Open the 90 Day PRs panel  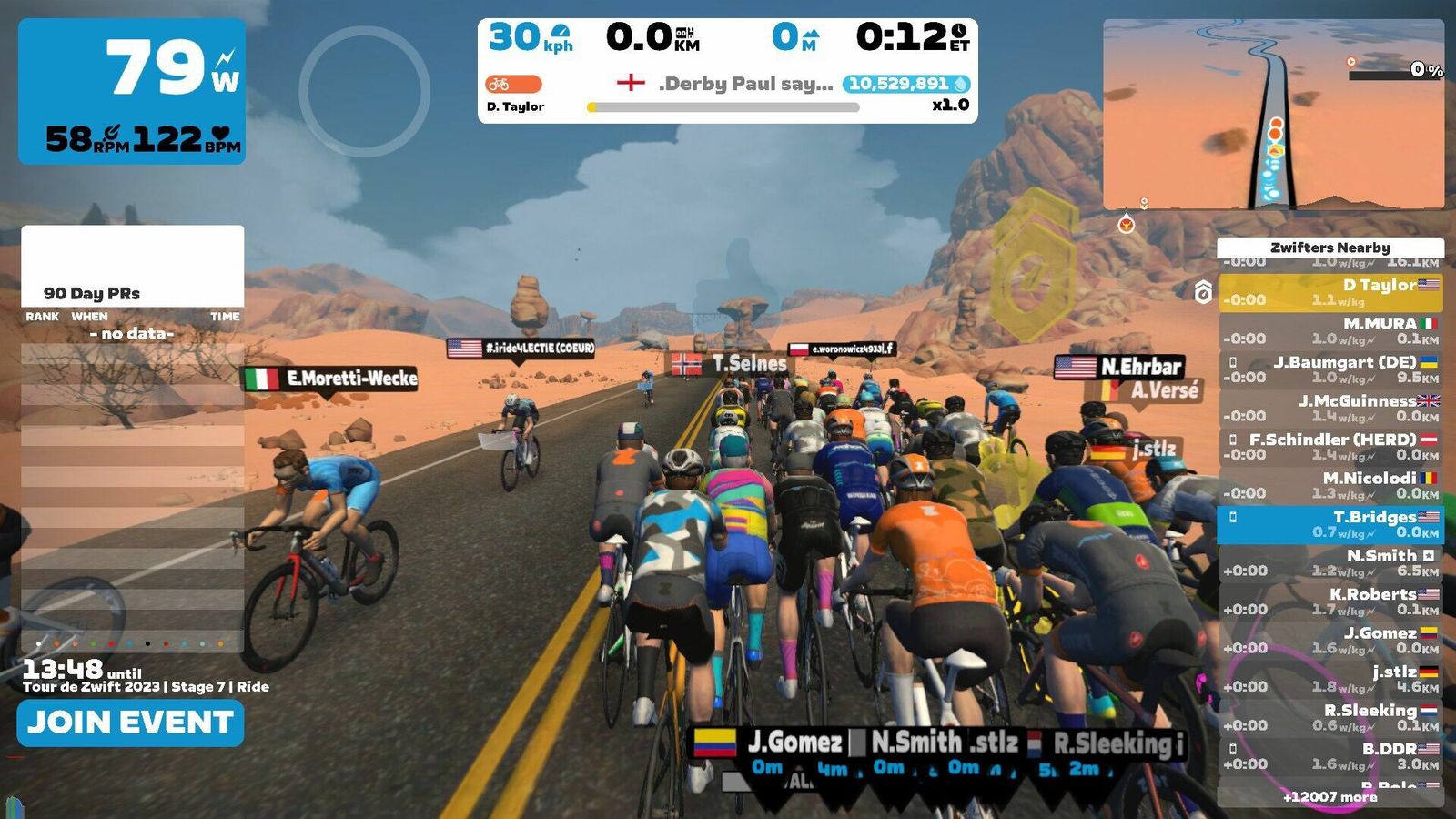(x=133, y=293)
